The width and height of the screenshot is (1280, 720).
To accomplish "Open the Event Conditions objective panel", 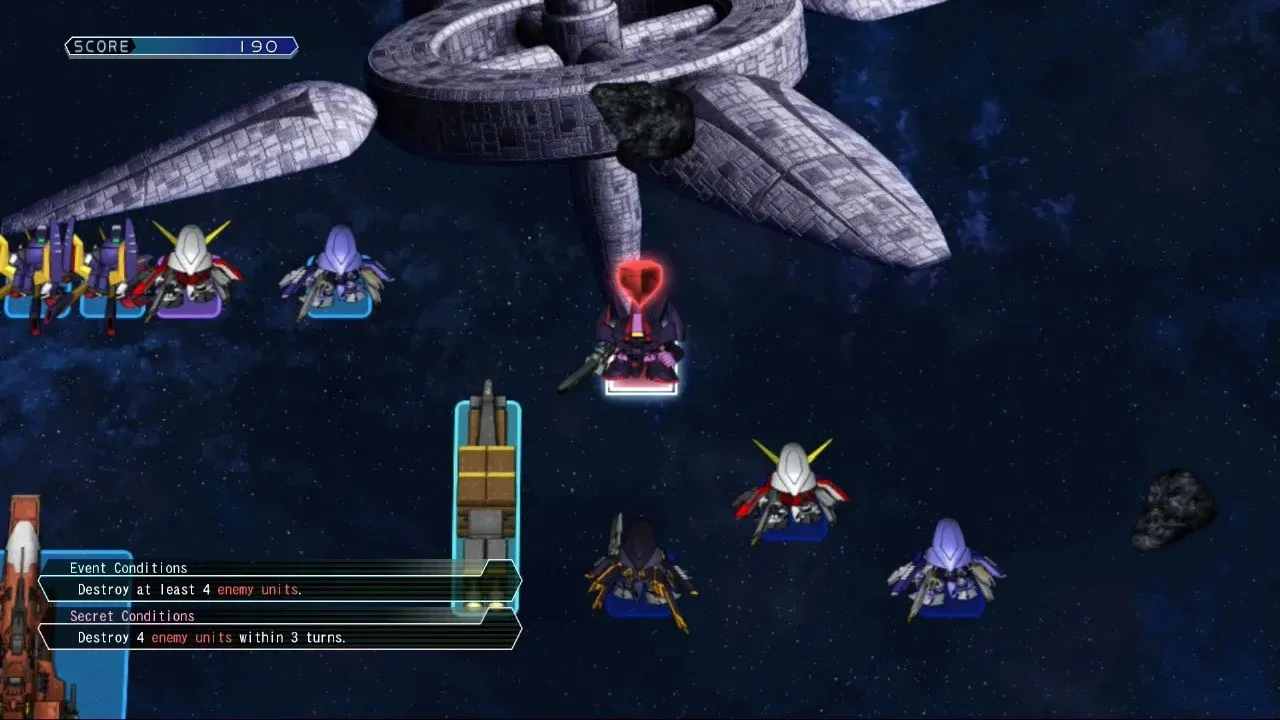I will 280,581.
